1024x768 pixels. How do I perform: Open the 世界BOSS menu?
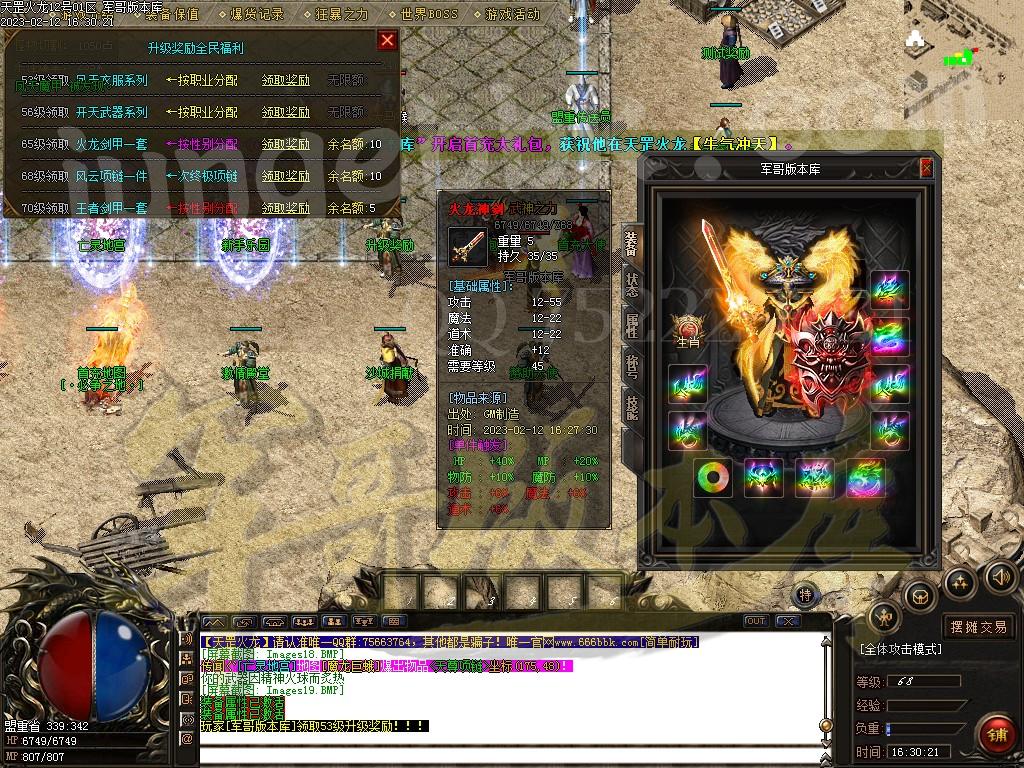(x=428, y=14)
